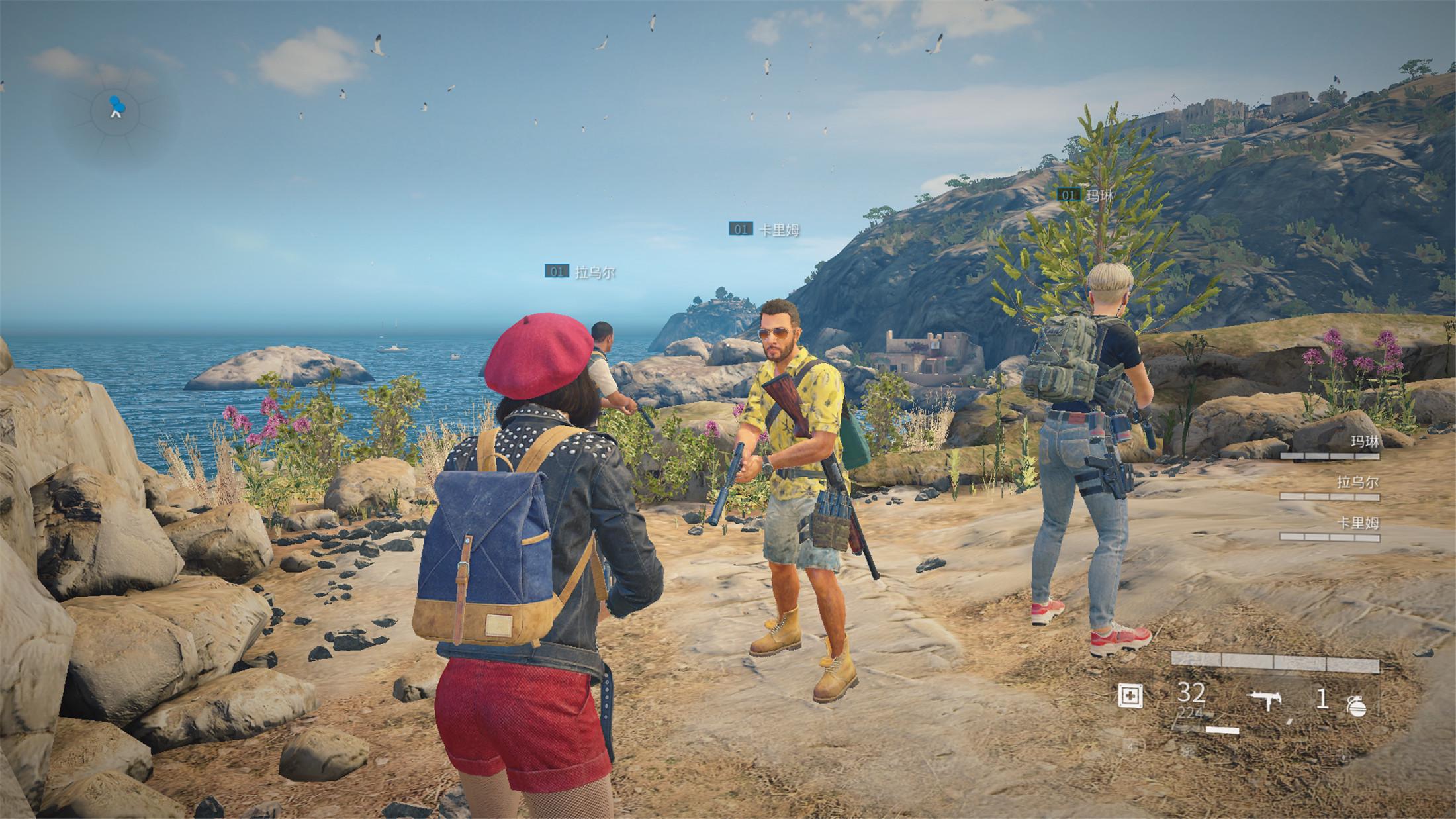Viewport: 1456px width, 819px height.
Task: Select squad member 卡里姆 in team list
Action: point(1357,524)
